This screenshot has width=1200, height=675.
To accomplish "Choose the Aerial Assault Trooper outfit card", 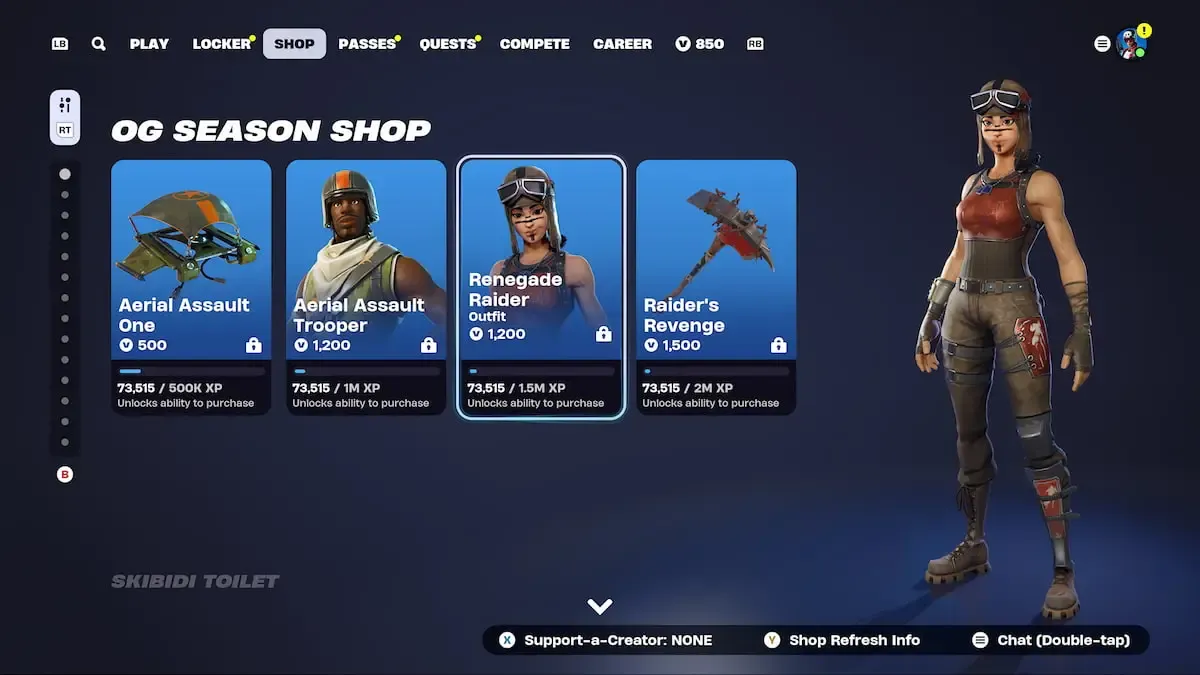I will (366, 286).
